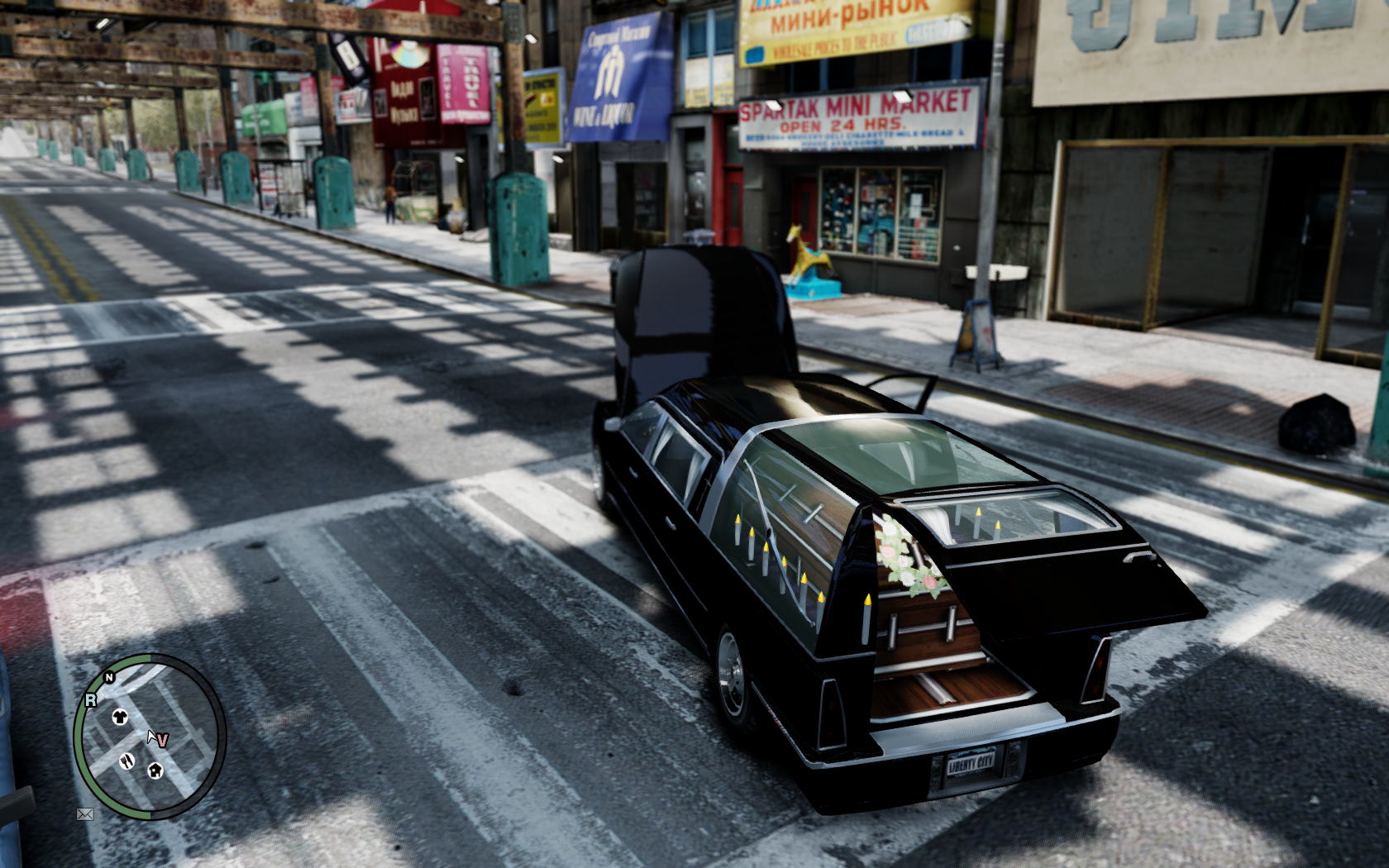
Task: Click the restaurant fork and knife blip
Action: point(126,761)
